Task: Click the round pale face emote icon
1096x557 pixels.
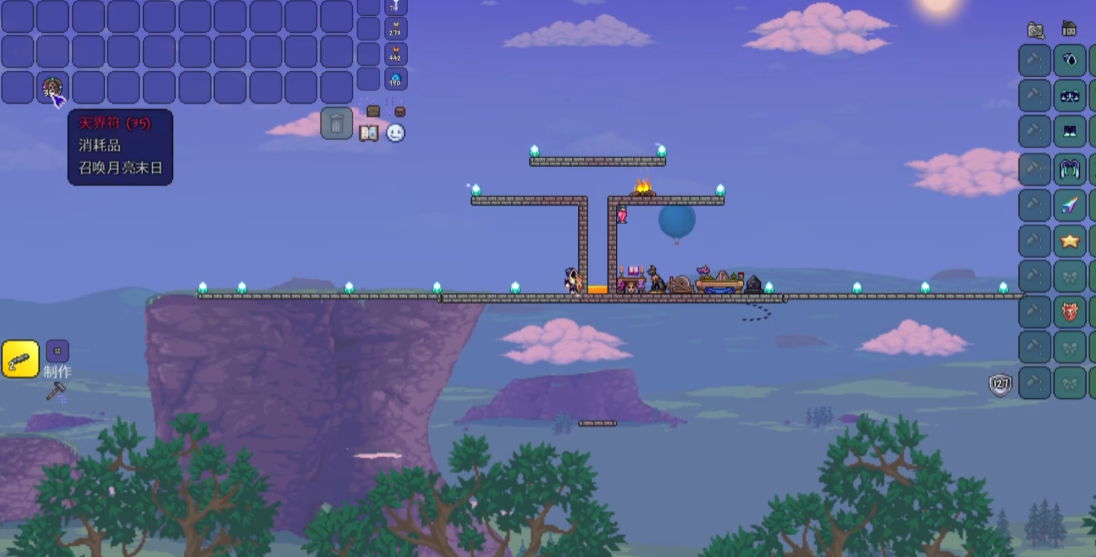Action: click(395, 133)
